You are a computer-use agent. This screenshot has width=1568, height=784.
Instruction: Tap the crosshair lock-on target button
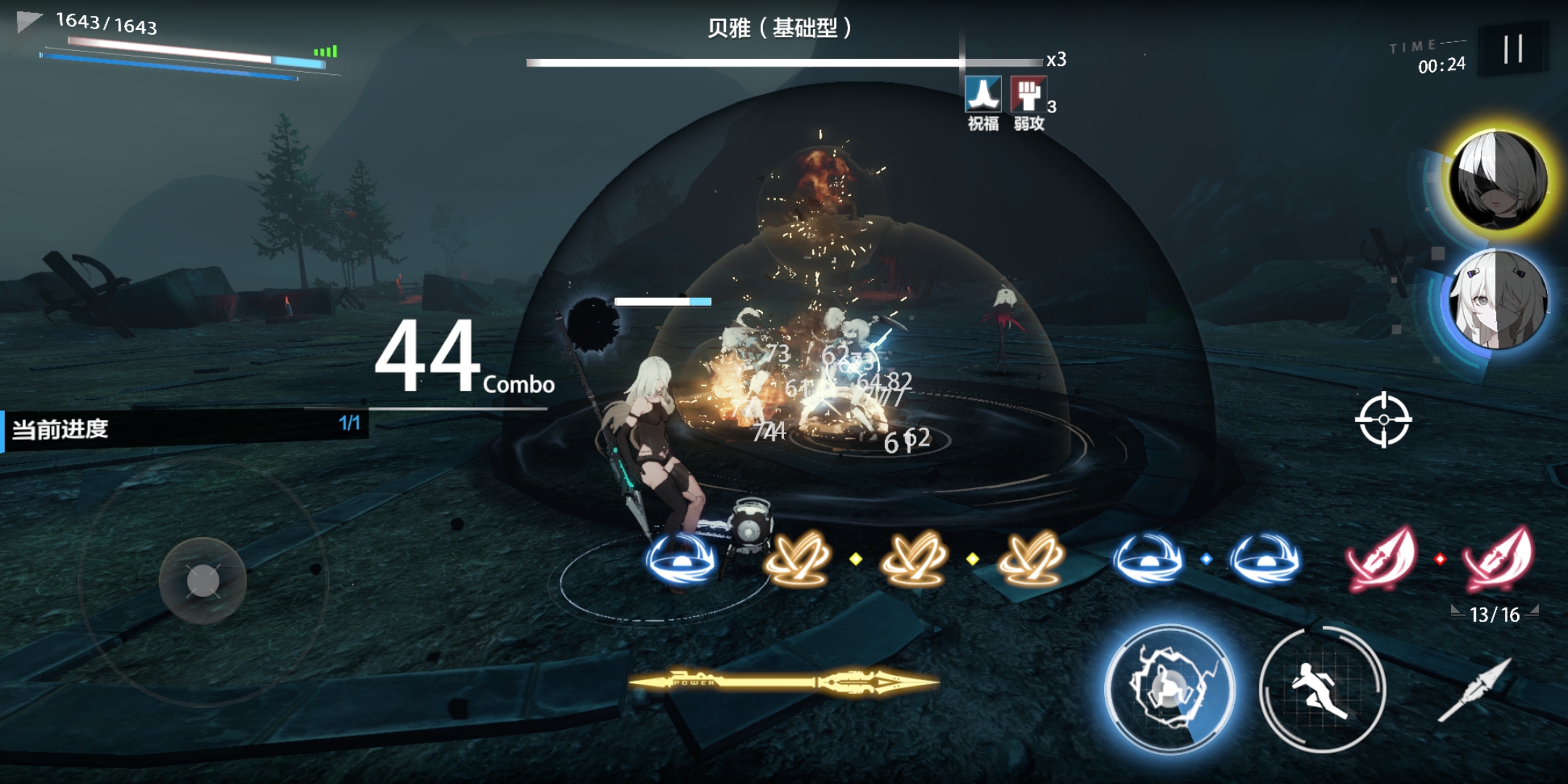click(x=1383, y=420)
